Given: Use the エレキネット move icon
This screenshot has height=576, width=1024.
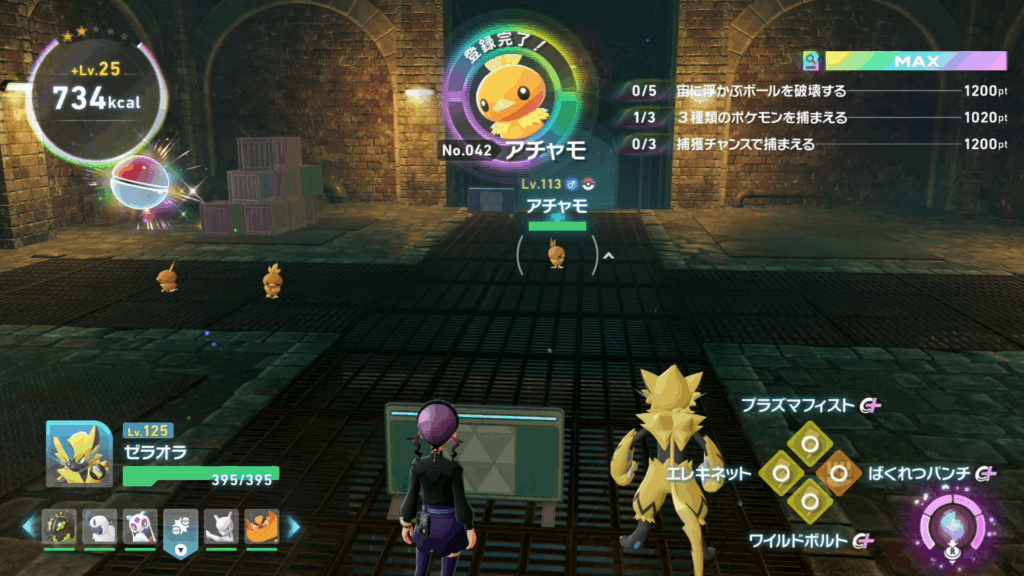Looking at the screenshot, I should (x=780, y=470).
